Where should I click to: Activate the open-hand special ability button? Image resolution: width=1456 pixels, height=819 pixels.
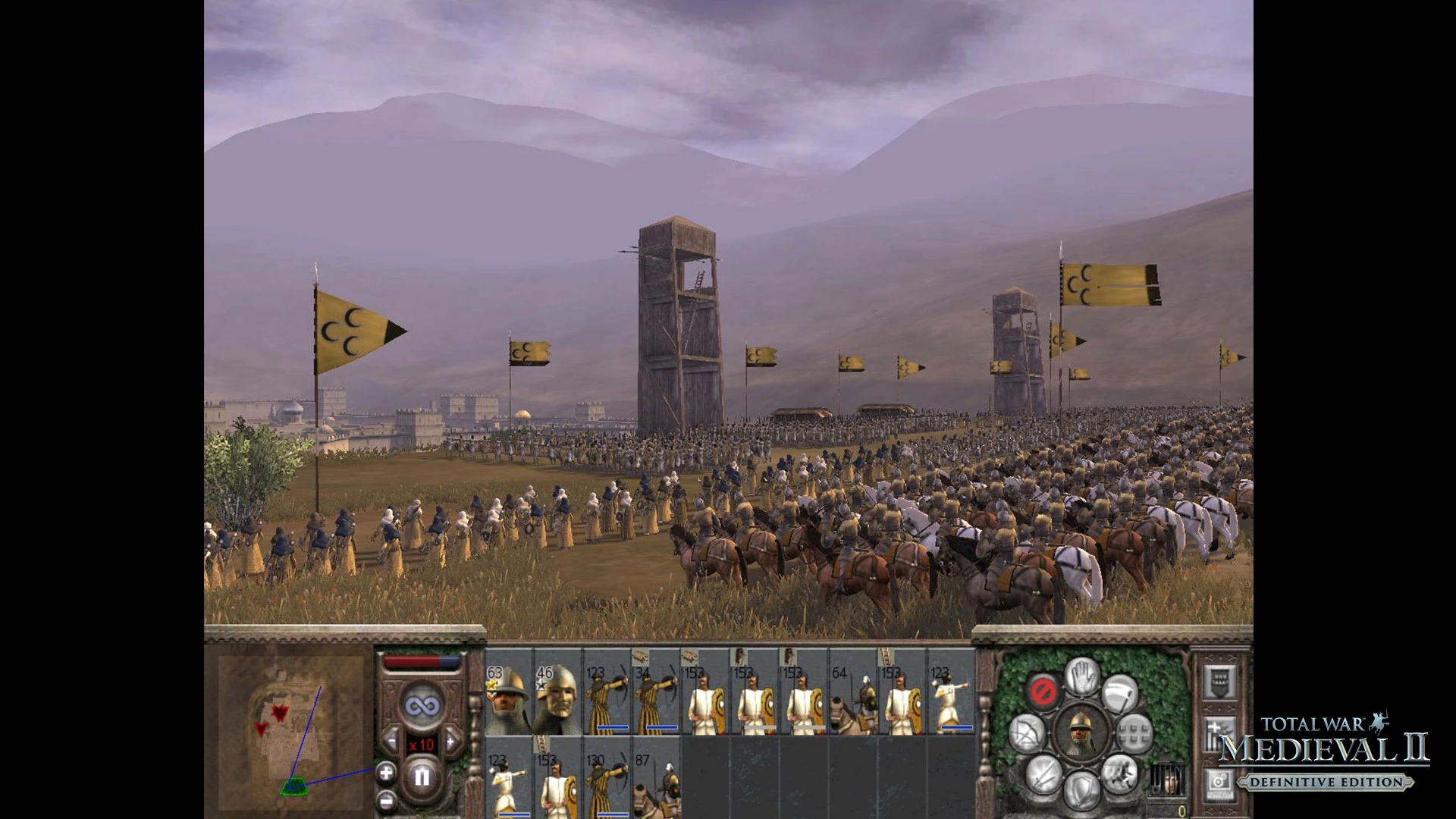click(1082, 675)
